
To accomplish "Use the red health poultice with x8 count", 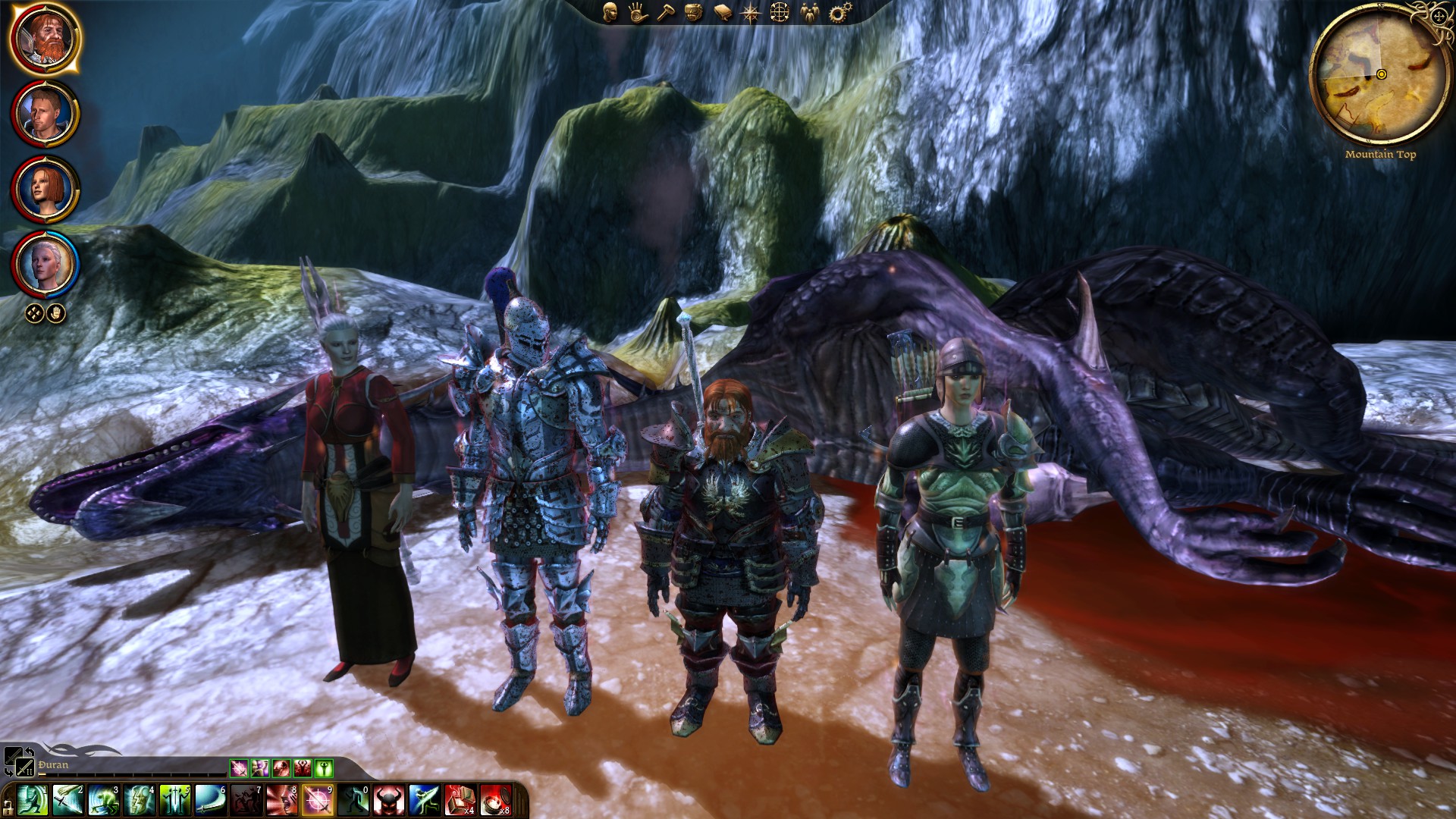I will pos(495,801).
